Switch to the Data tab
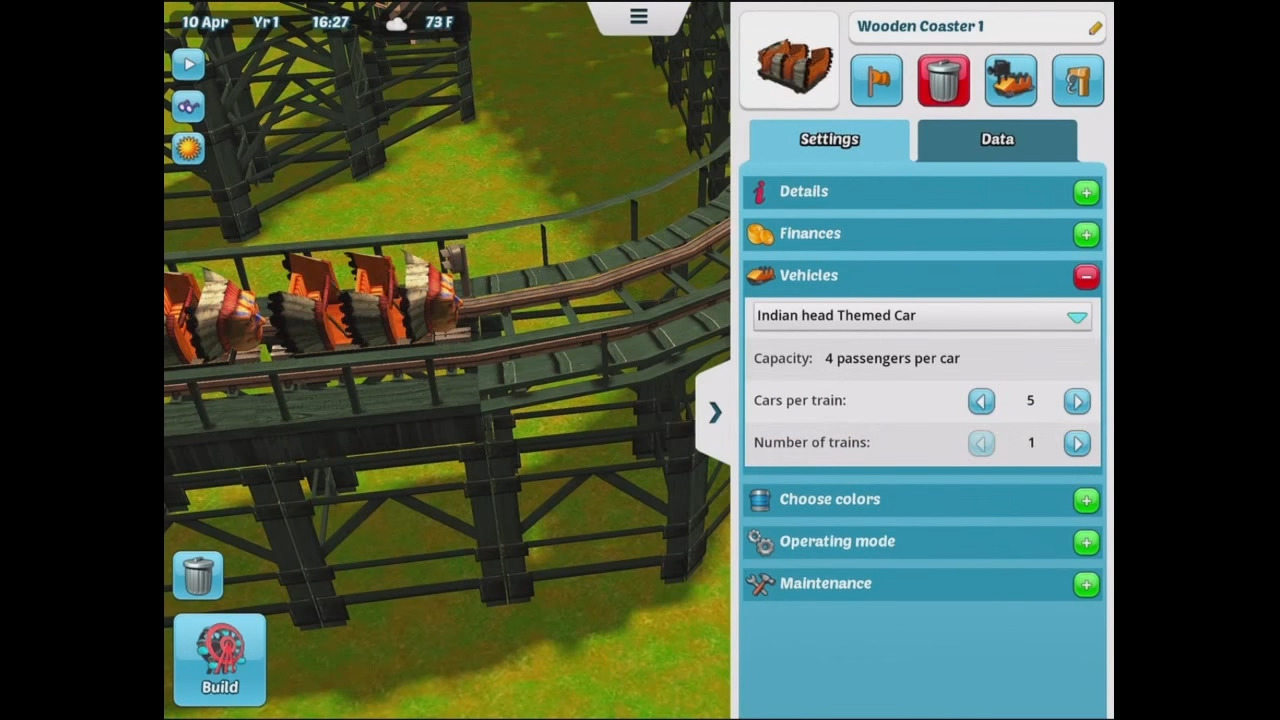 [x=996, y=140]
